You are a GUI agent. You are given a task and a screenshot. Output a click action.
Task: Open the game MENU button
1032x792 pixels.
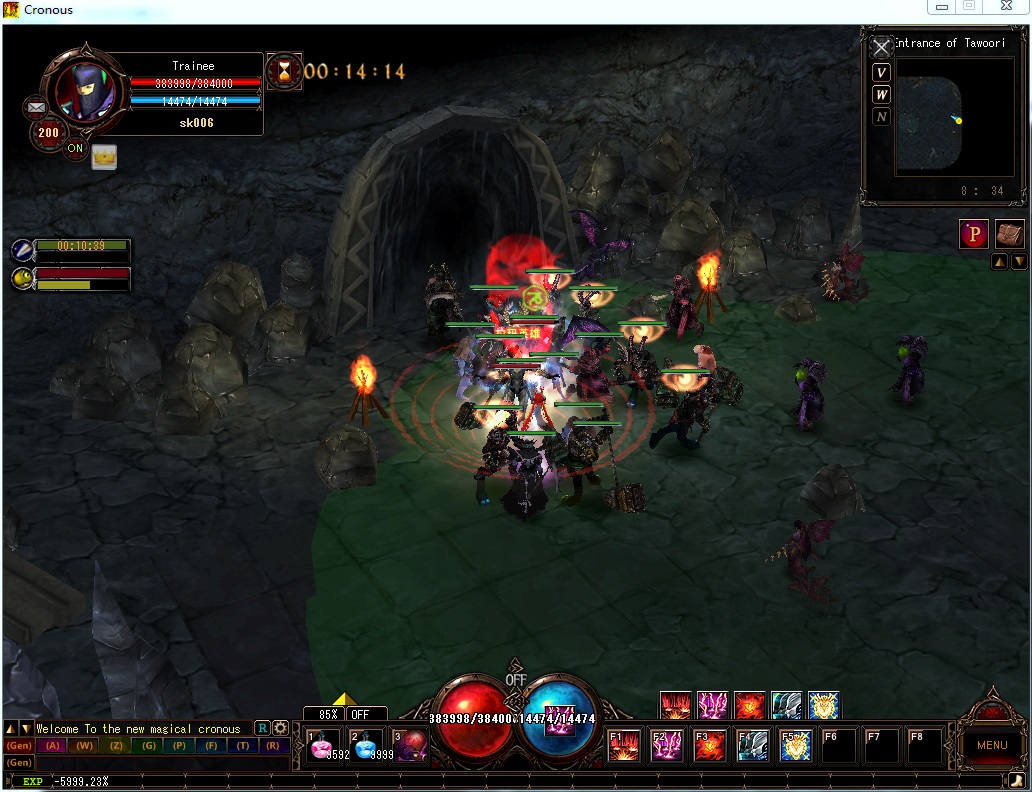pos(991,745)
